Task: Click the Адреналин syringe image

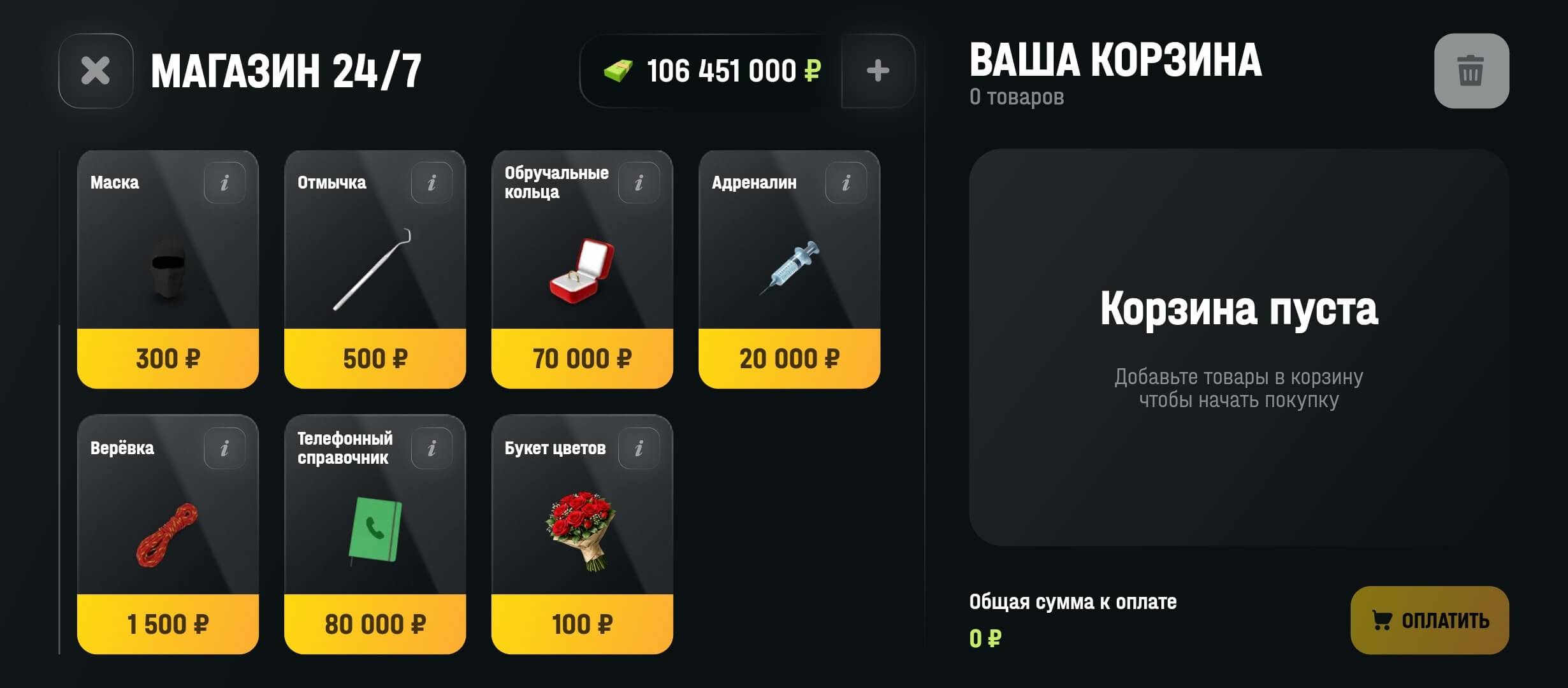Action: coord(790,268)
